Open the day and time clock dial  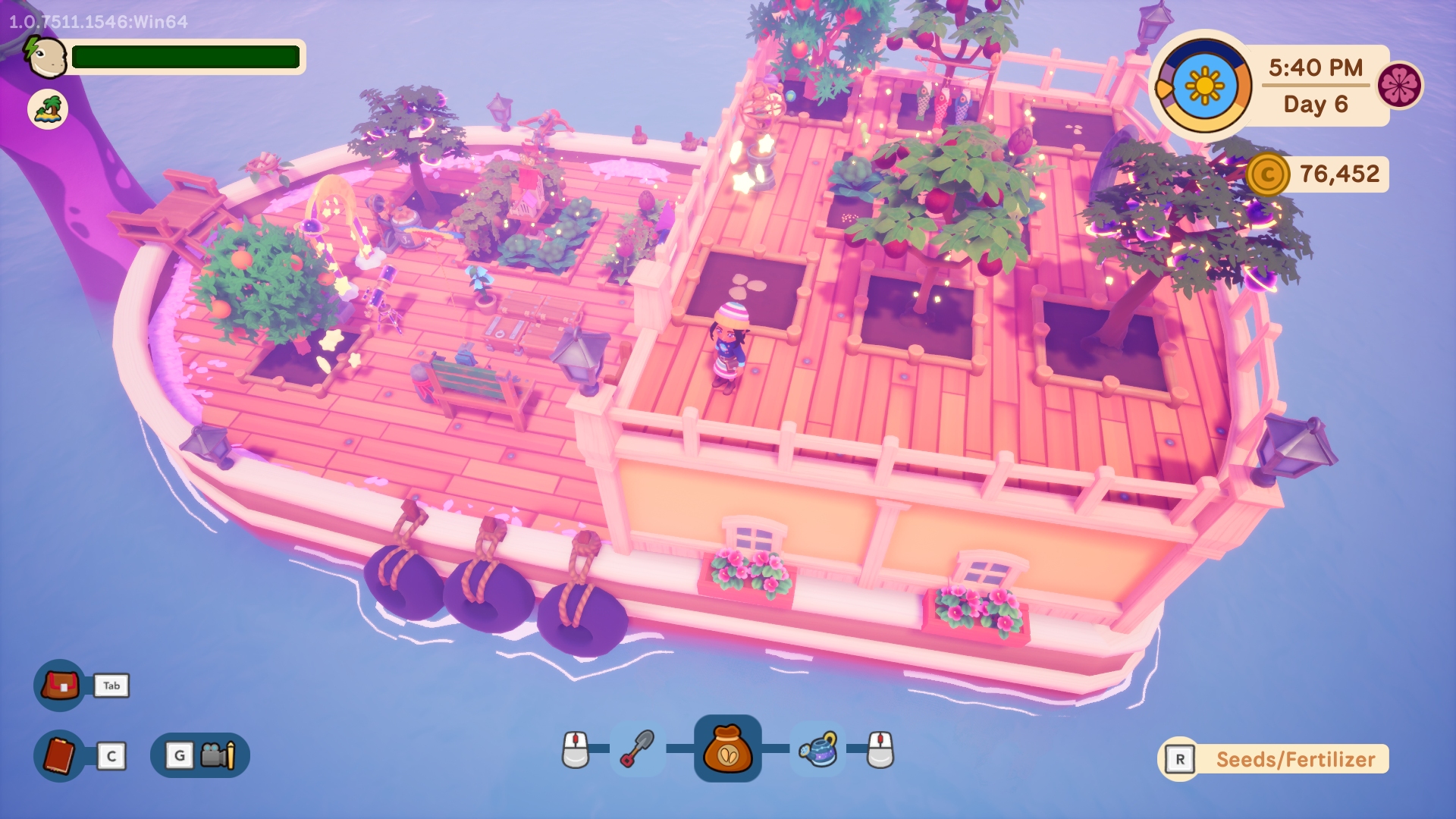coord(1203,86)
